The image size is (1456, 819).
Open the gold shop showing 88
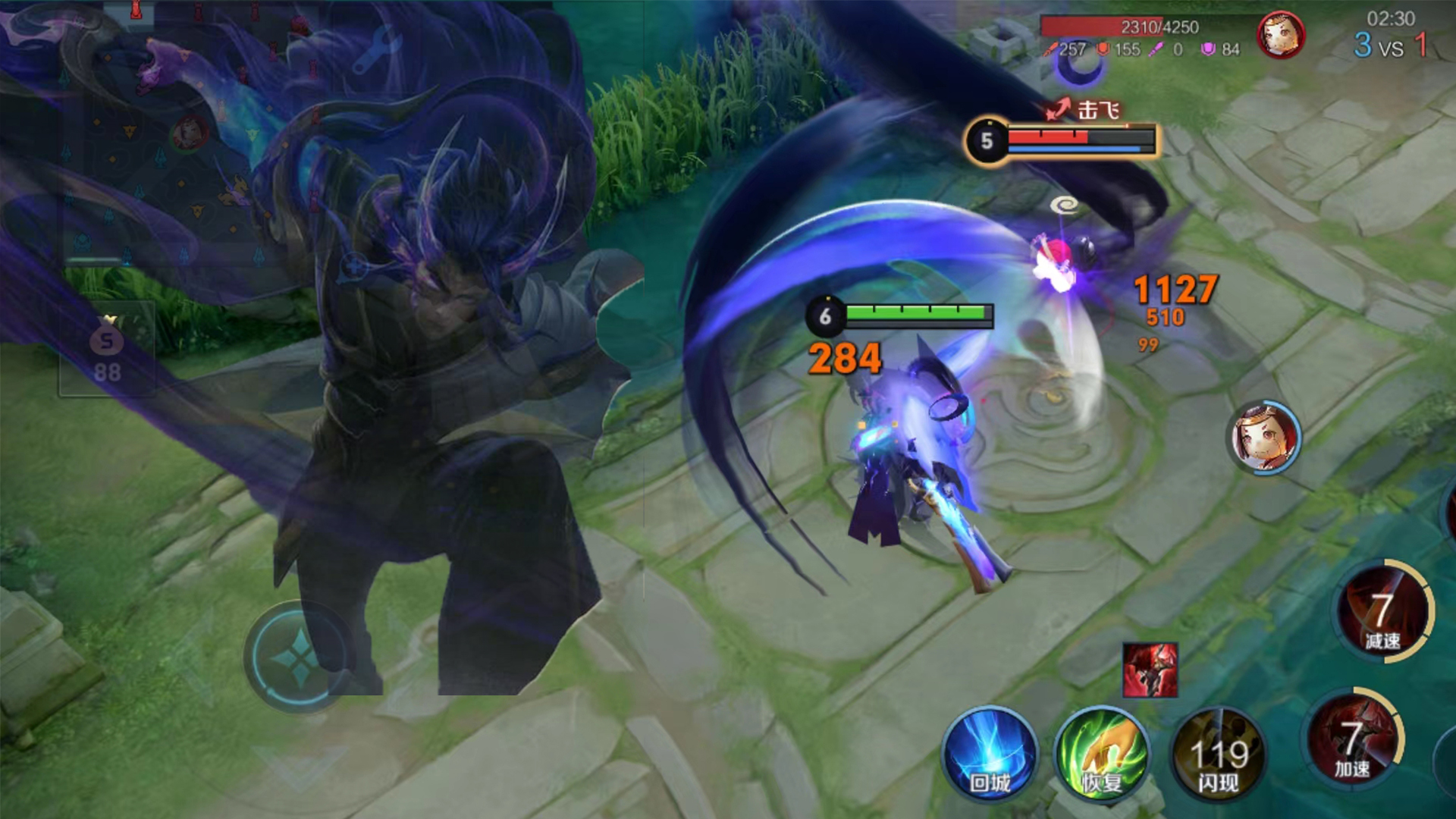(x=107, y=350)
